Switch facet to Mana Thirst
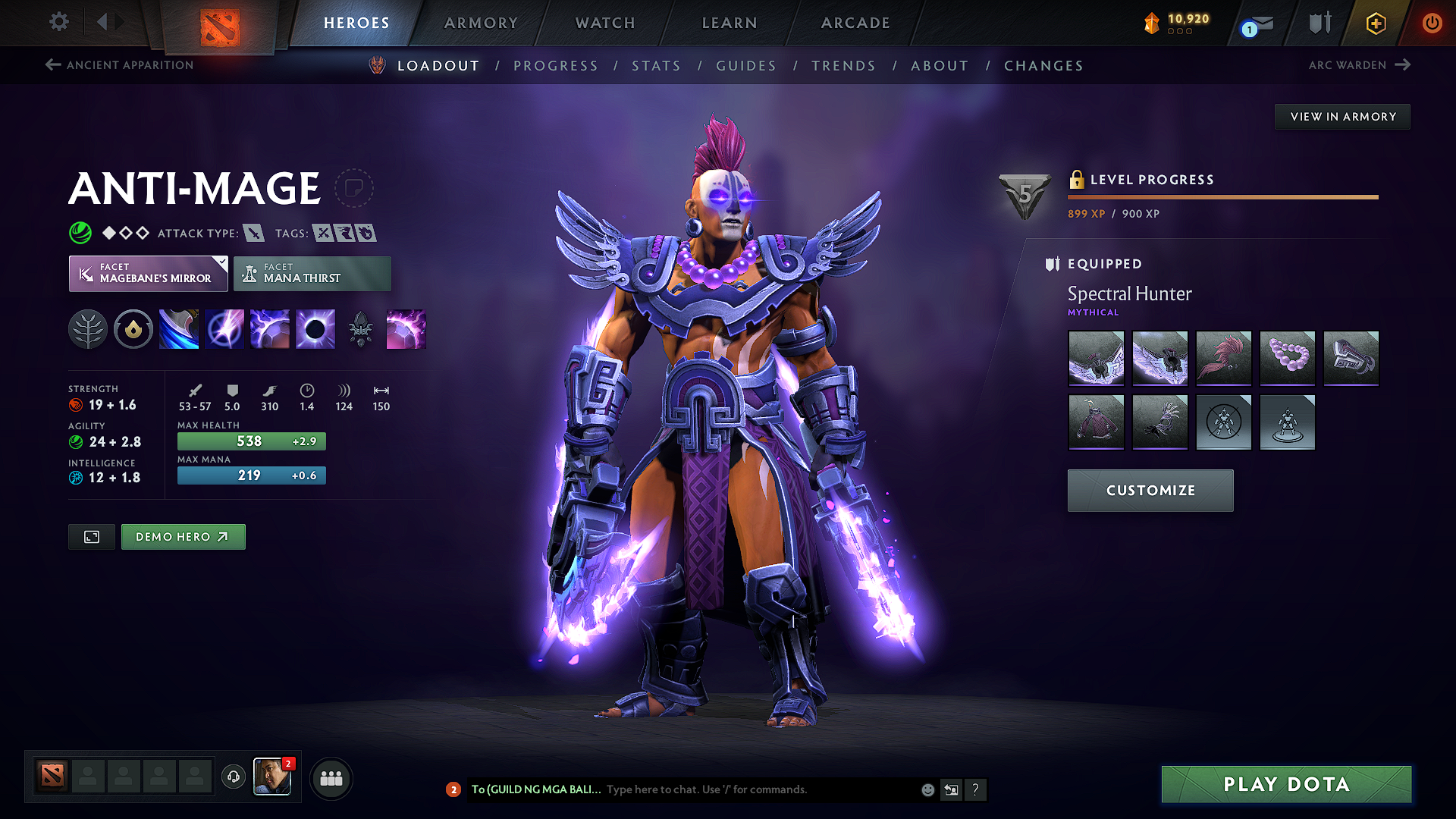Viewport: 1456px width, 819px height. click(x=312, y=274)
